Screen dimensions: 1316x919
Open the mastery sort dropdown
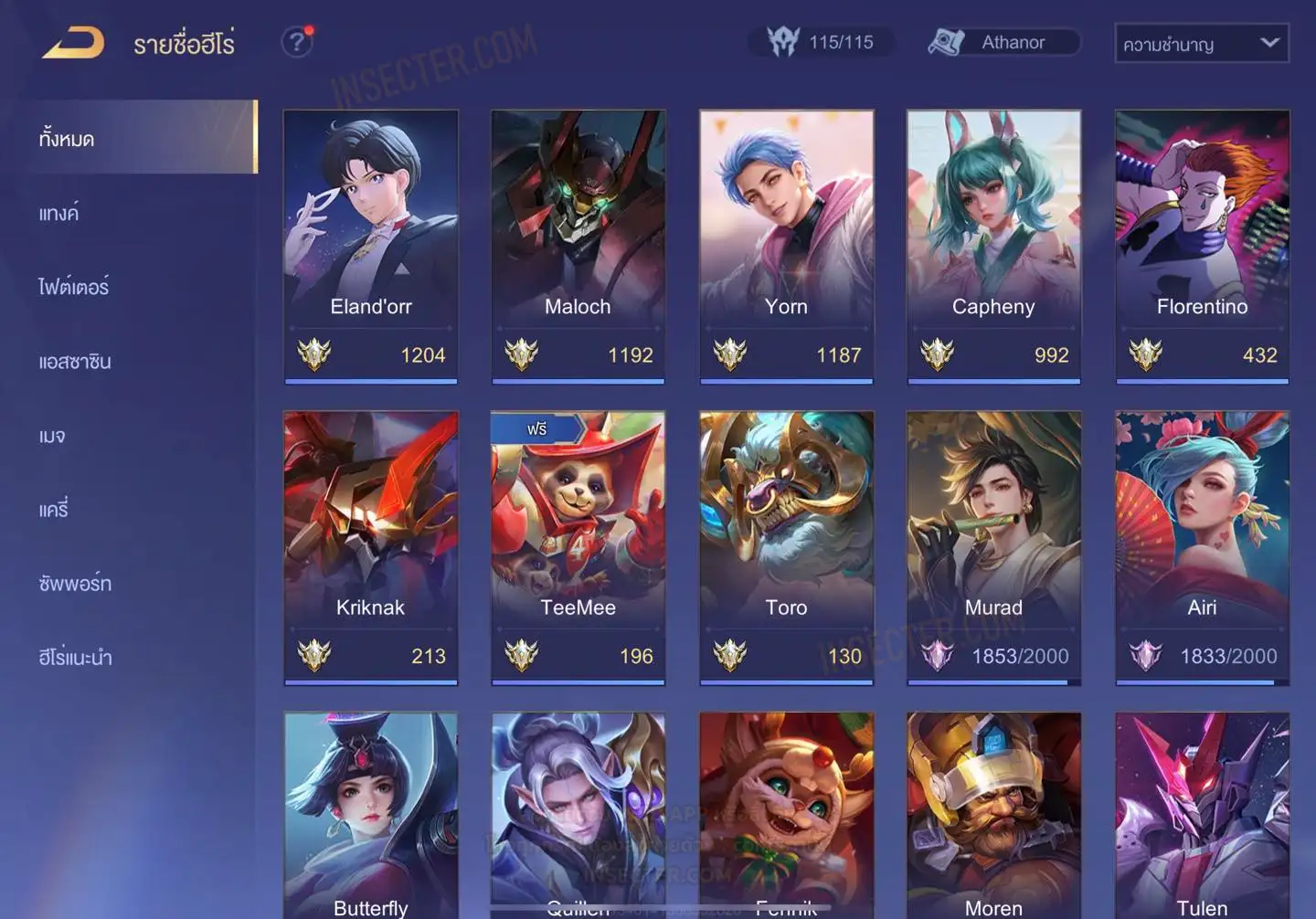click(1201, 44)
